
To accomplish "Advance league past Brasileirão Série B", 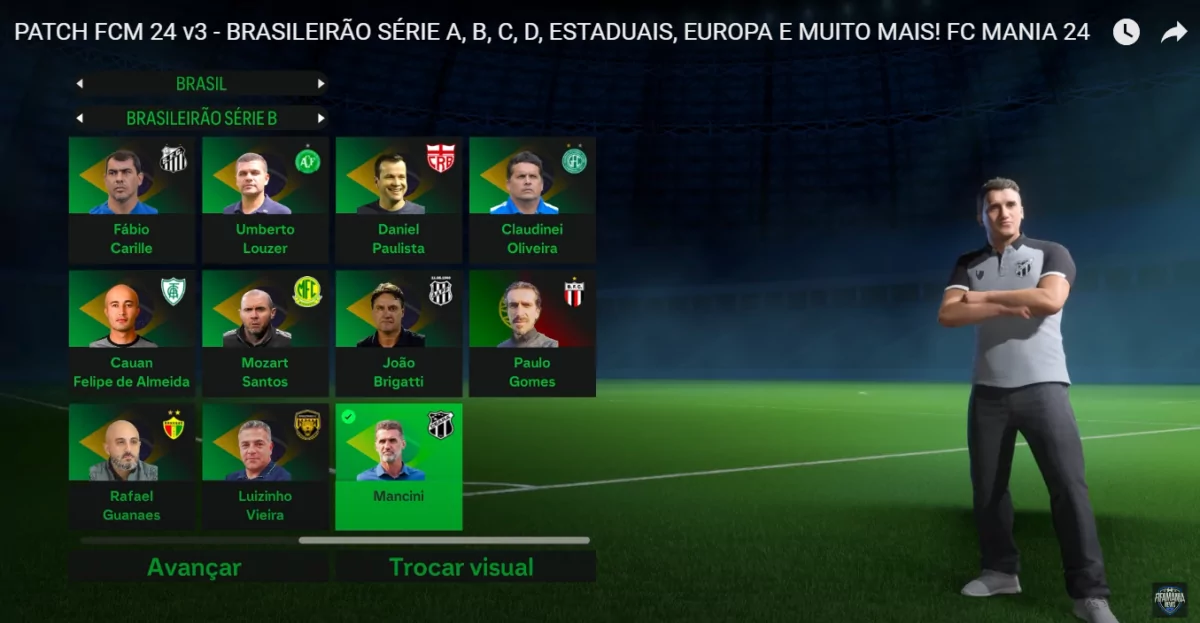I will coord(321,118).
